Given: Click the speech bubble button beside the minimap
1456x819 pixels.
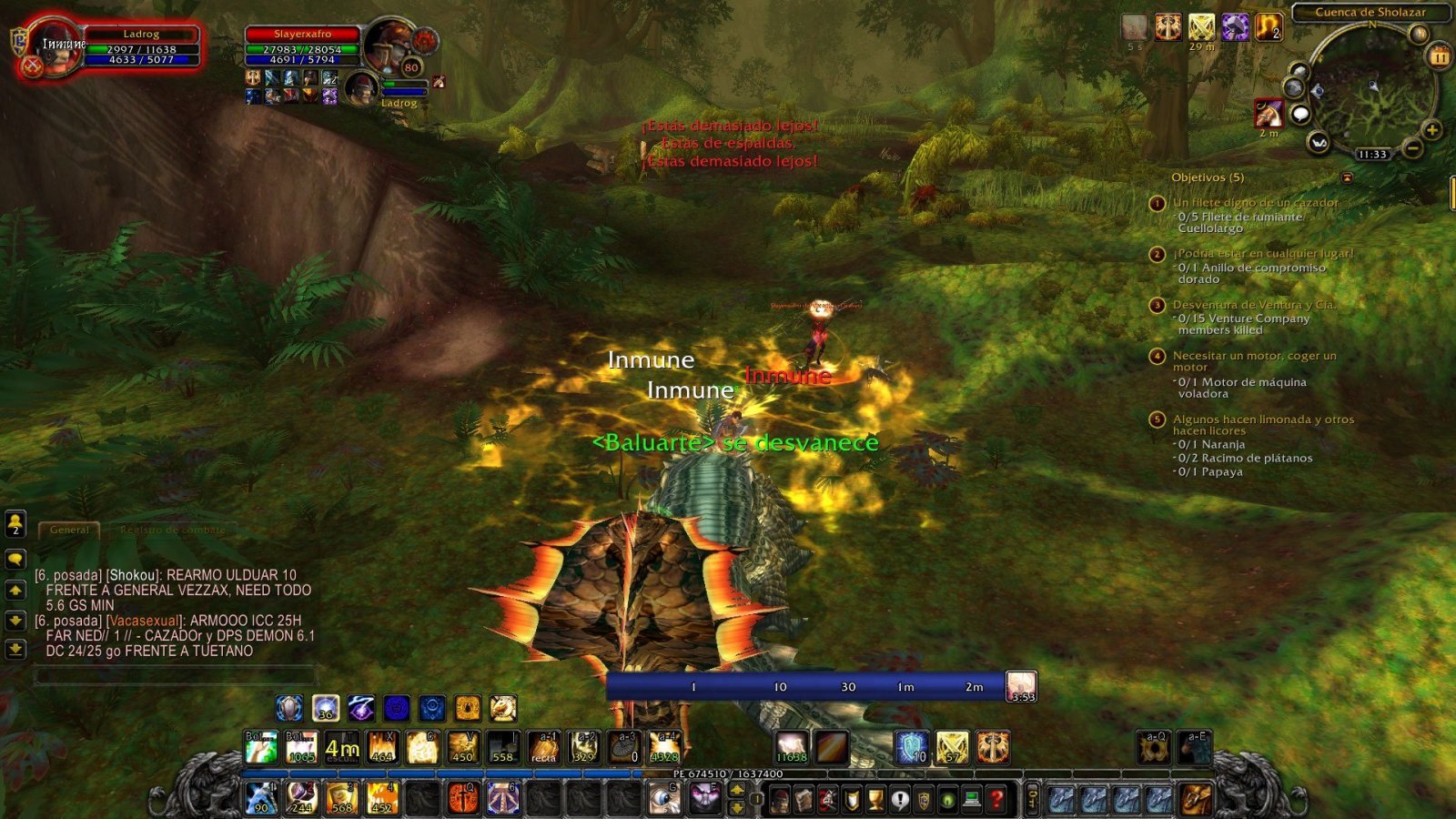Looking at the screenshot, I should tap(1300, 114).
